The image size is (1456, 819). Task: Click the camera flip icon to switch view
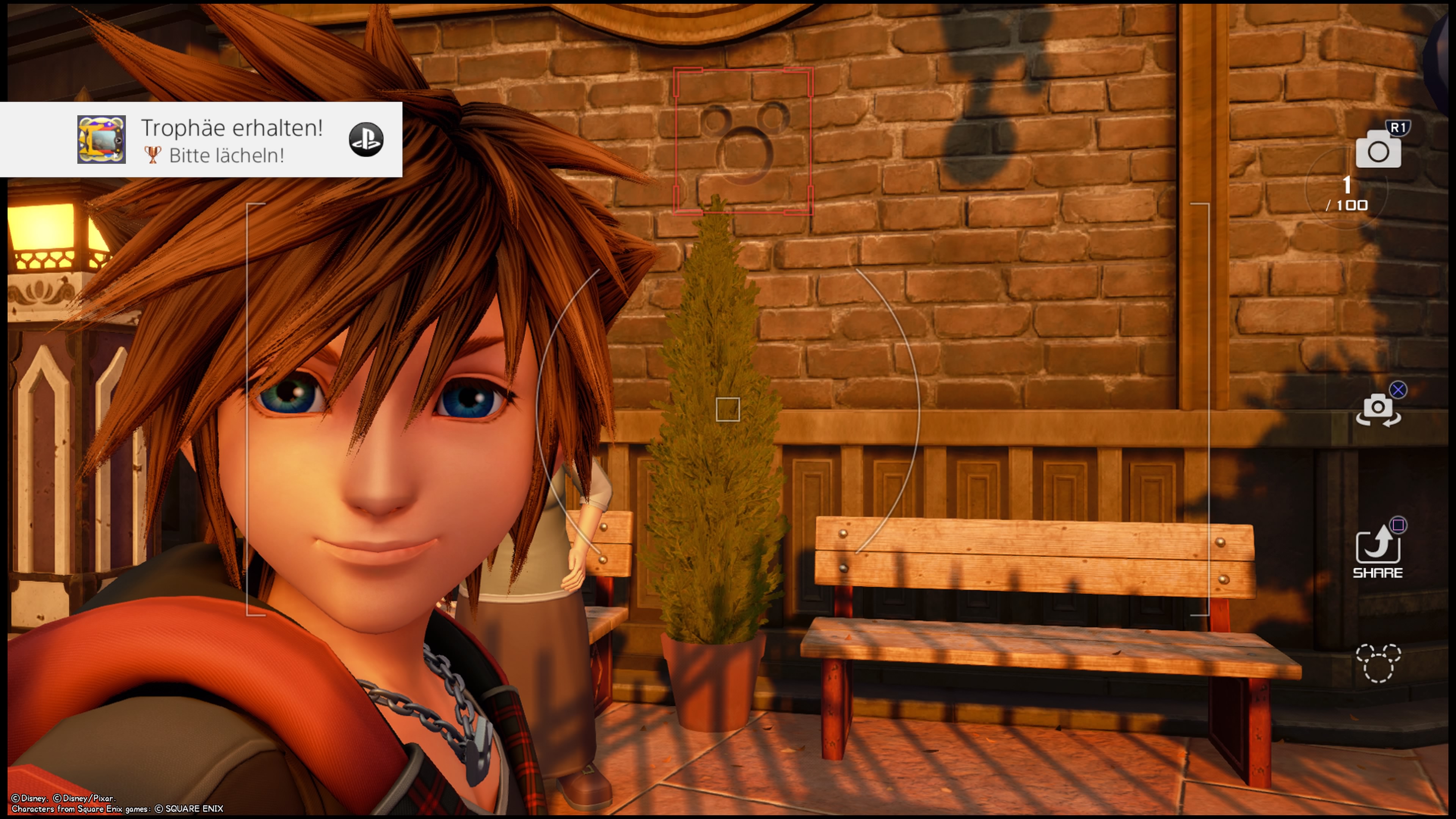coord(1379,410)
